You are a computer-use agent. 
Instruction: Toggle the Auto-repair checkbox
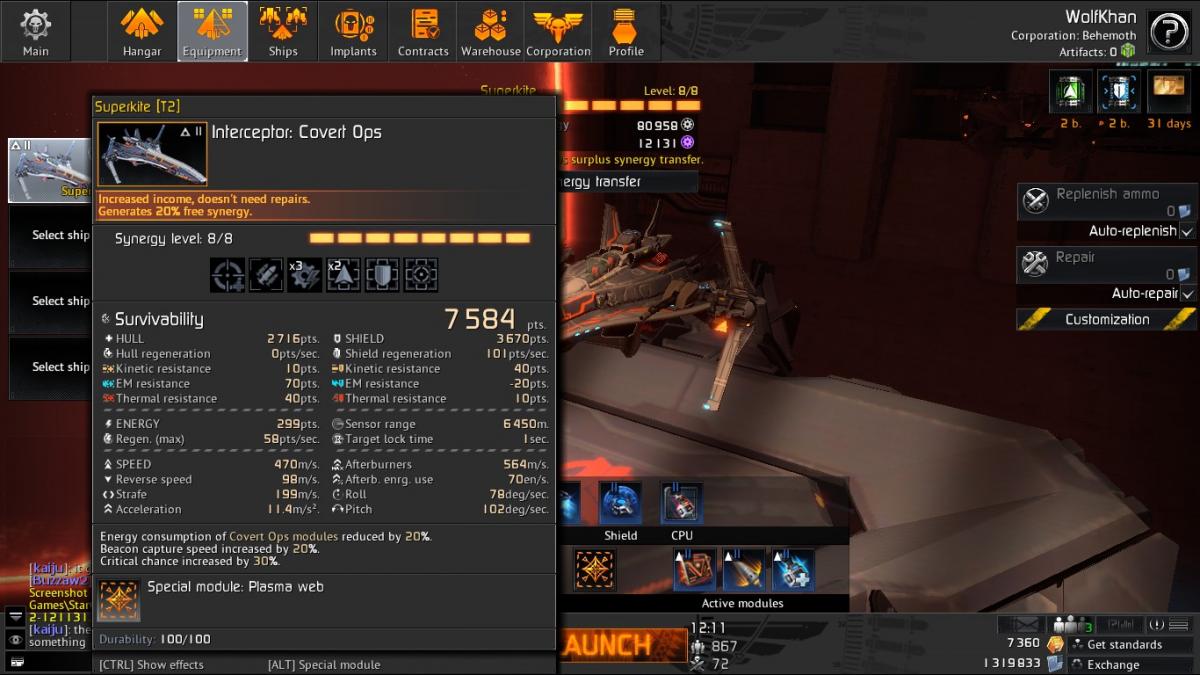(x=1187, y=294)
